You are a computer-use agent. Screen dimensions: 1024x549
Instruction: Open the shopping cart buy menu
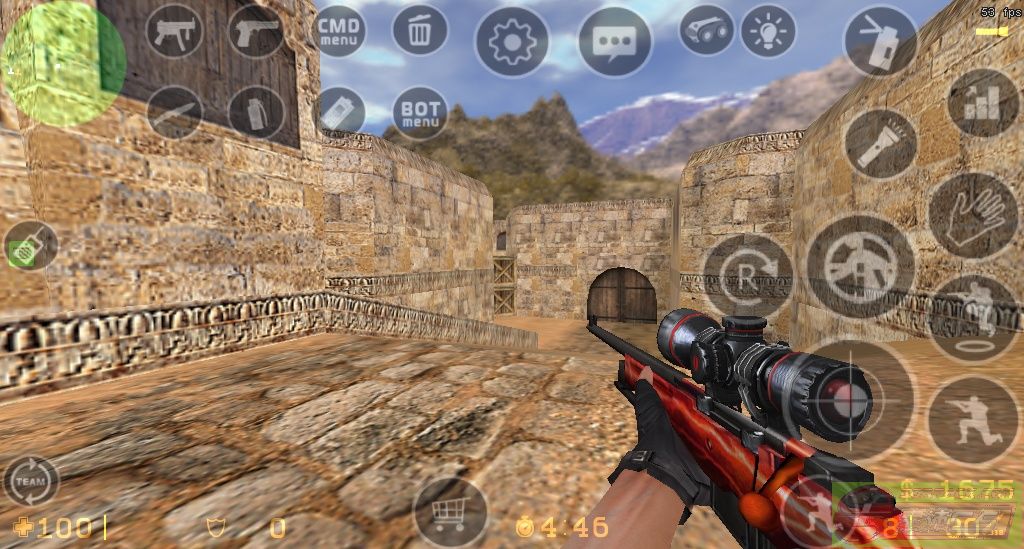point(450,513)
